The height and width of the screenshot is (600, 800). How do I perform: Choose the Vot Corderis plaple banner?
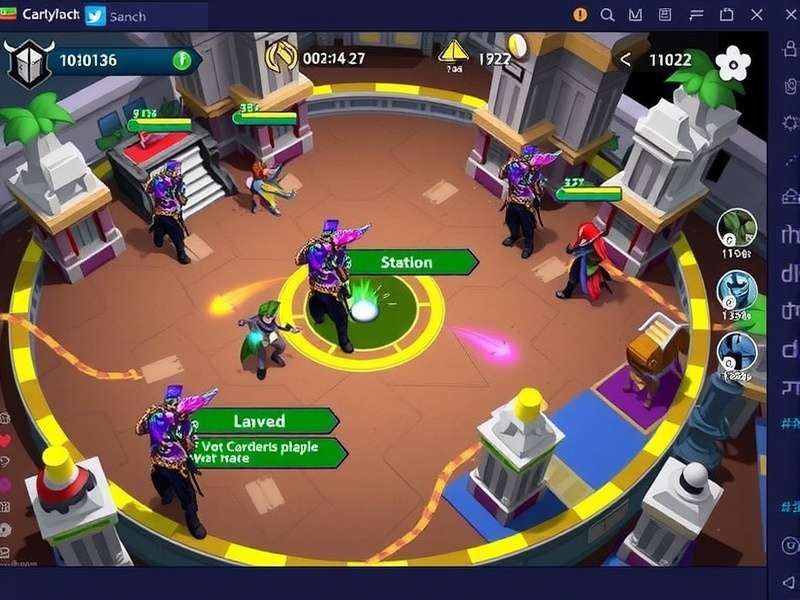[x=268, y=452]
